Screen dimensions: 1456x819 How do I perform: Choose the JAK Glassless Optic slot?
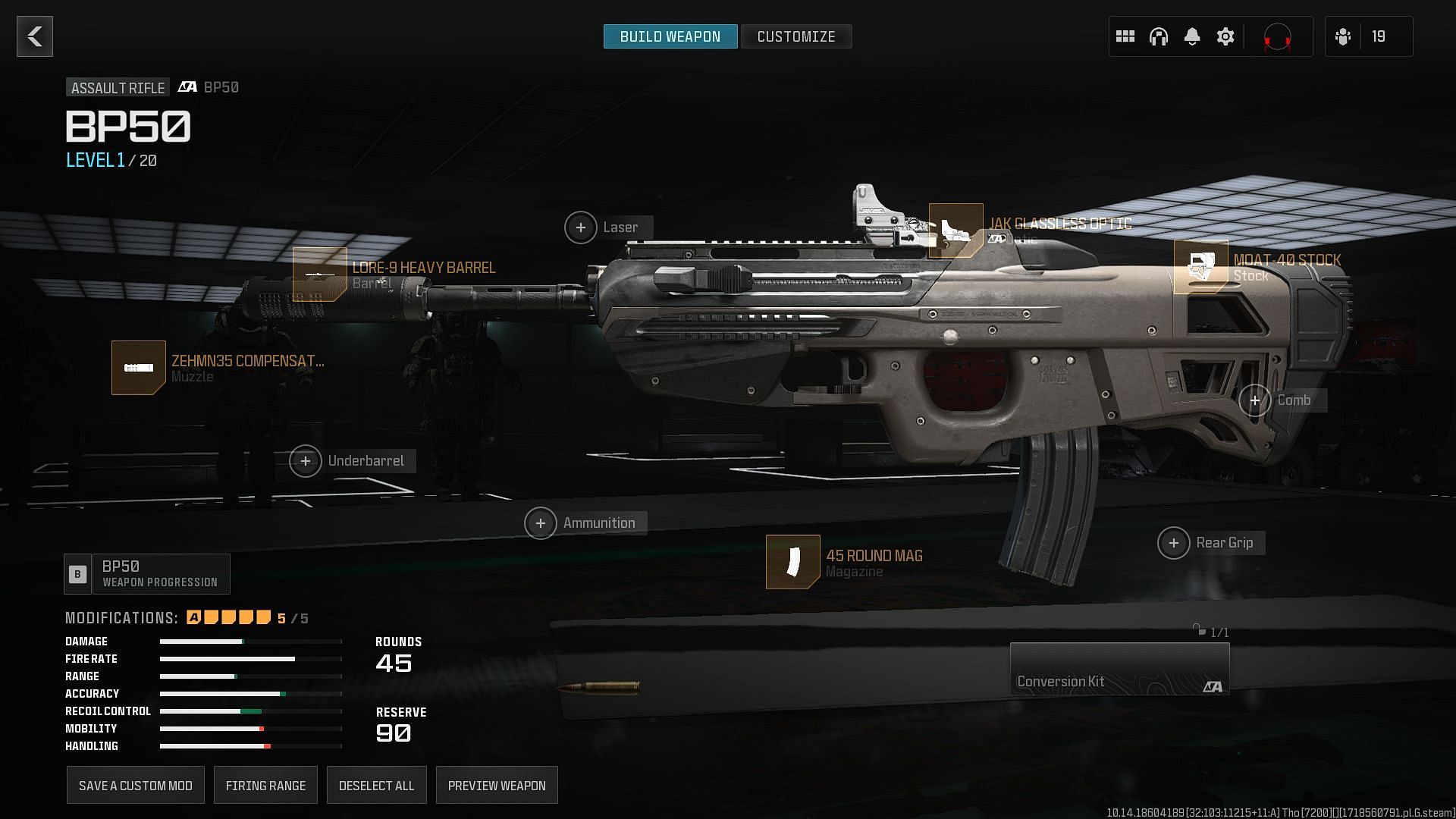point(956,231)
